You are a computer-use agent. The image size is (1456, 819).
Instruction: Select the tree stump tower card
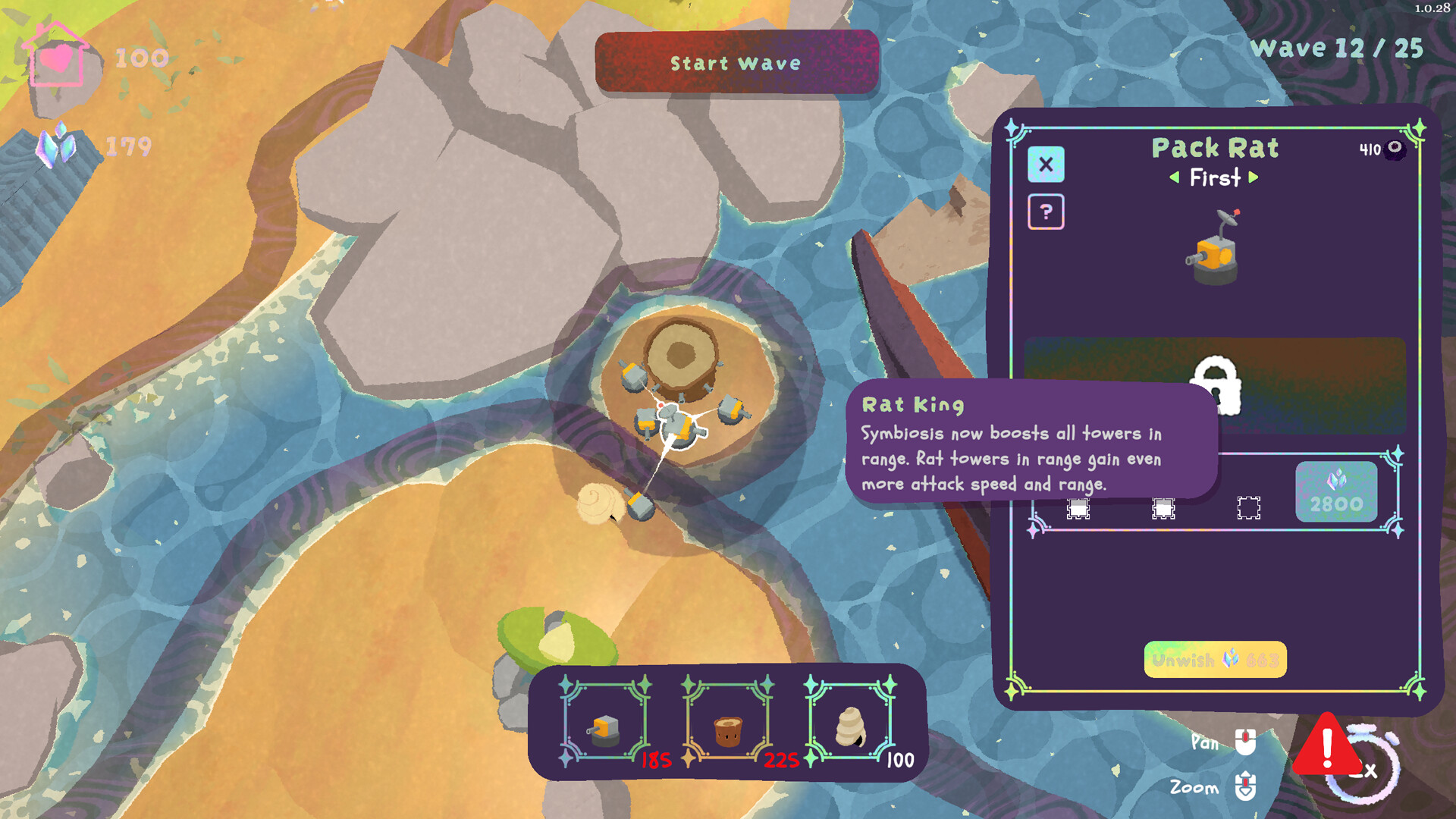tap(727, 722)
